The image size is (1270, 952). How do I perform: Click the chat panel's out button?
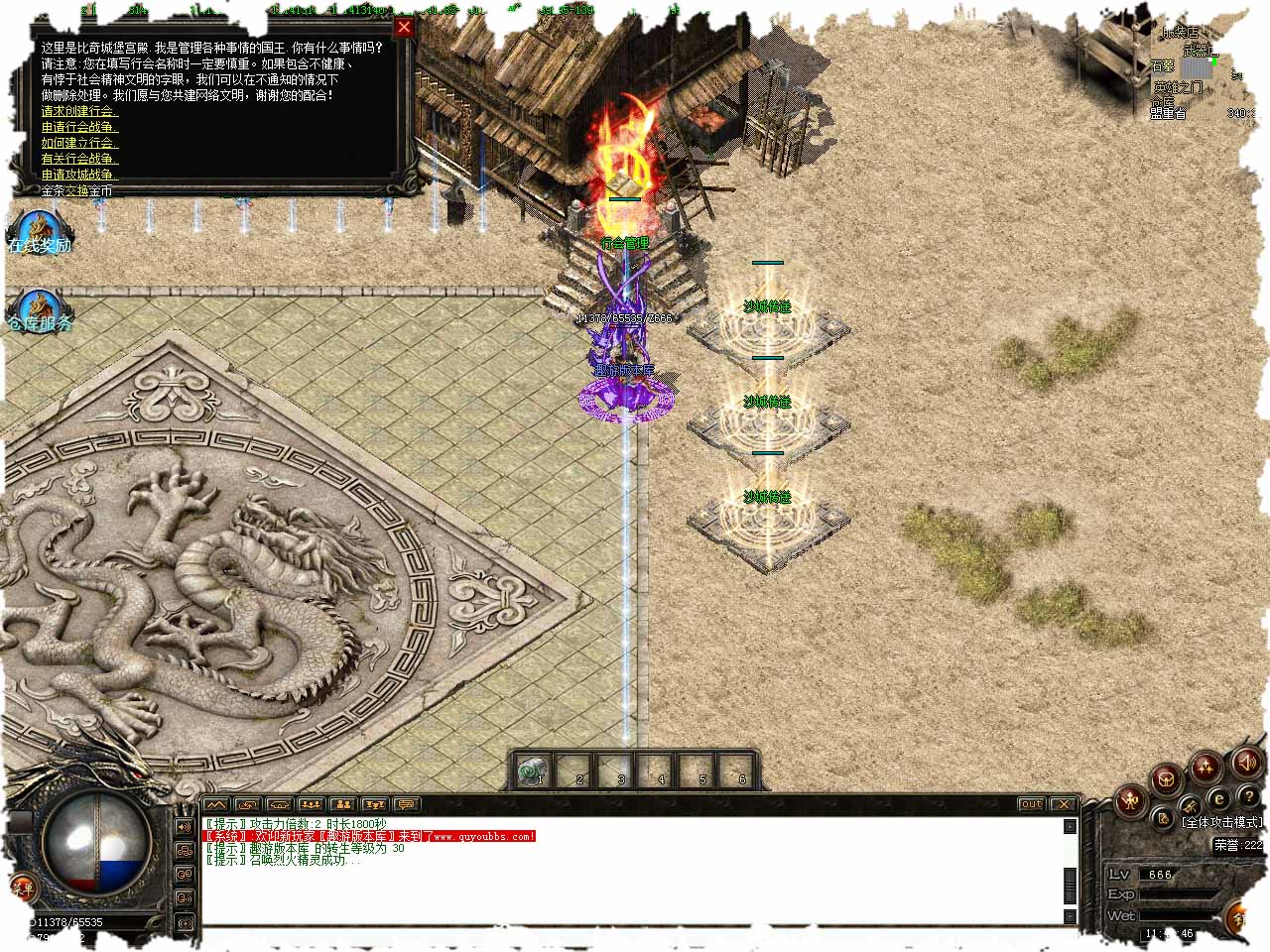point(1032,804)
